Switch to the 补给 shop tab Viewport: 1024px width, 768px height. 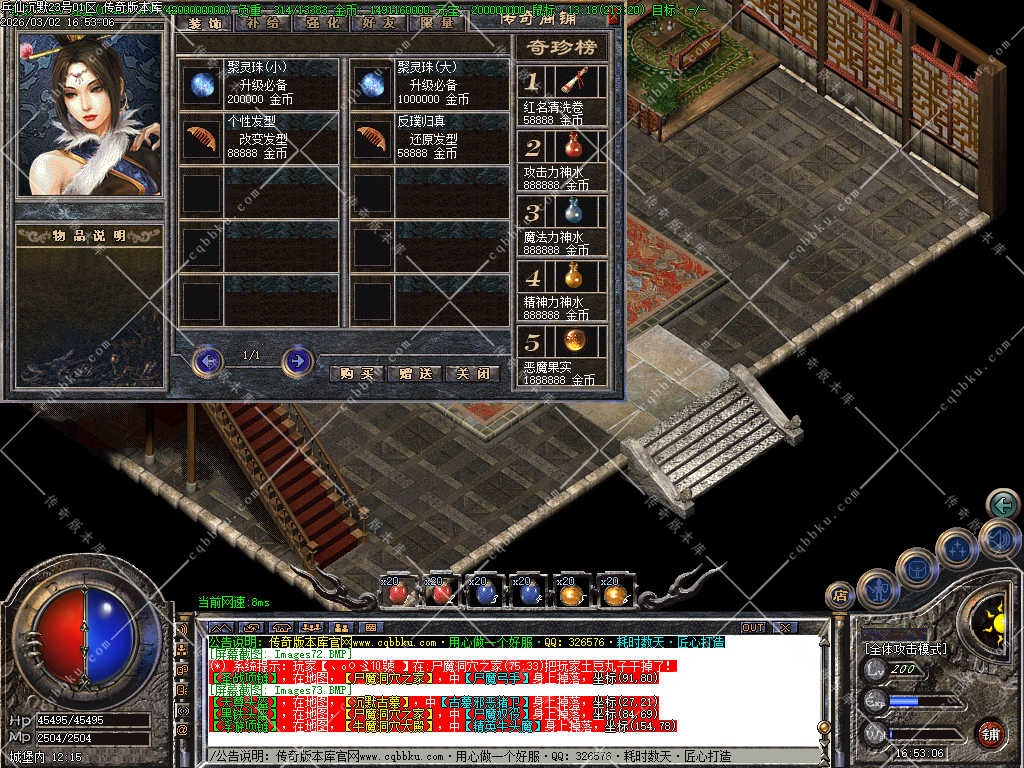point(263,22)
